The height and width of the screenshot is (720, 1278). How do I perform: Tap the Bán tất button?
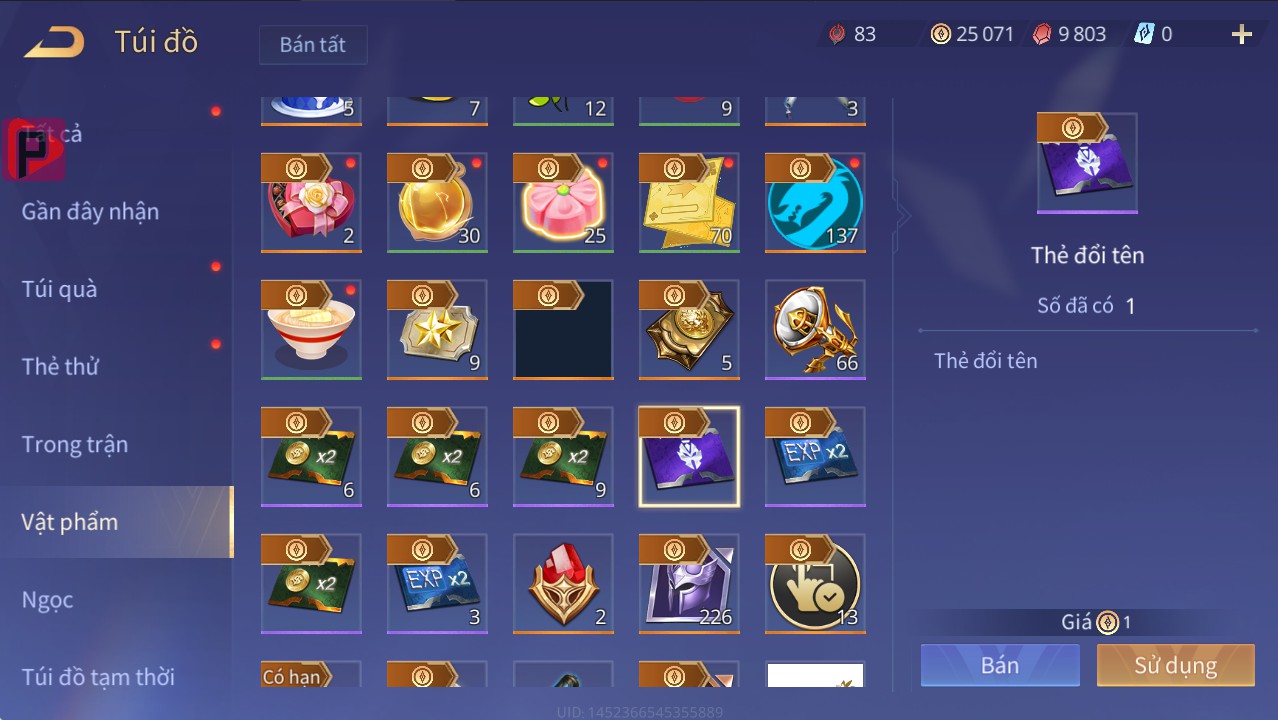point(313,45)
